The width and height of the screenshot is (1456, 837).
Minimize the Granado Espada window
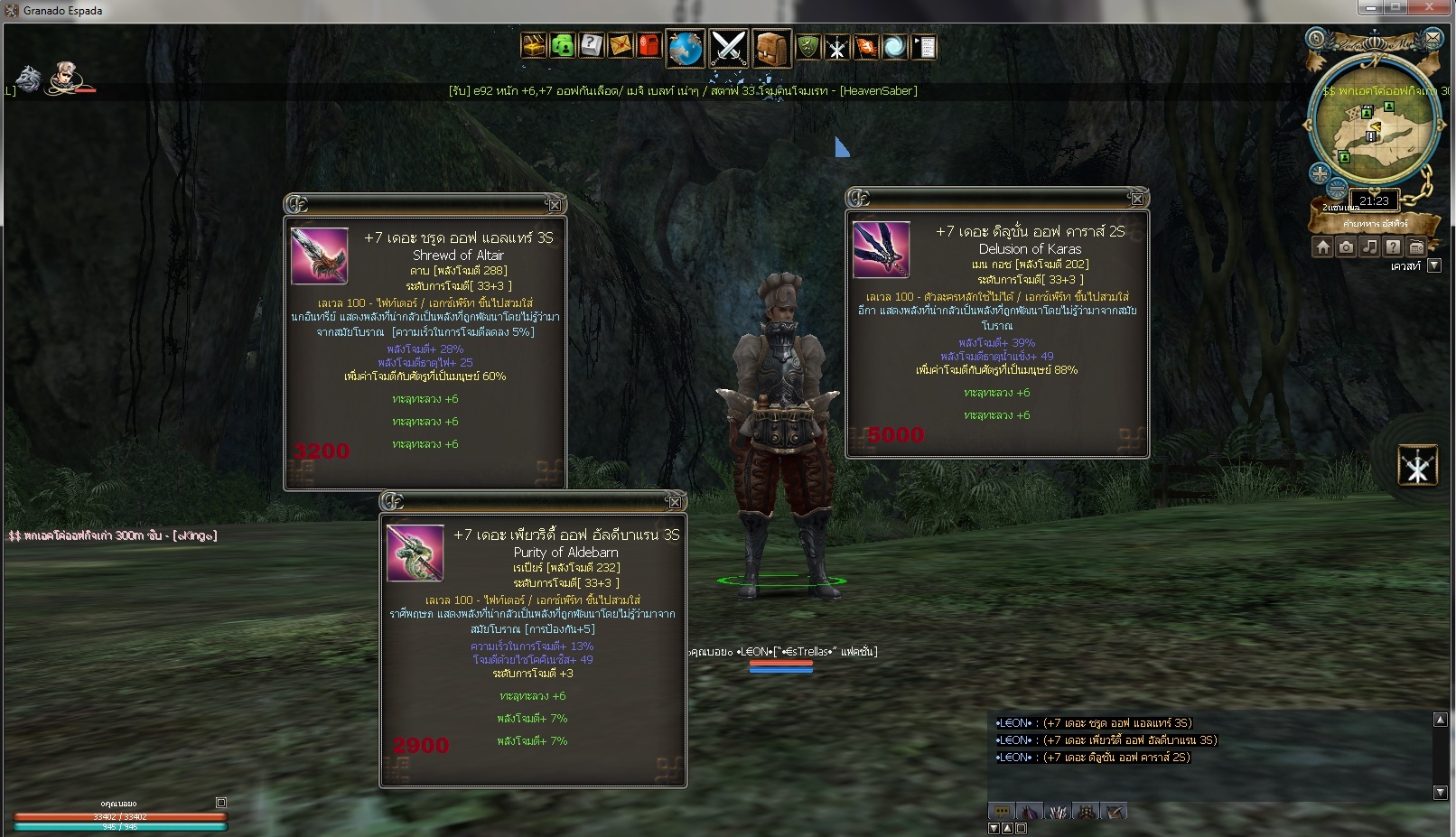1370,8
